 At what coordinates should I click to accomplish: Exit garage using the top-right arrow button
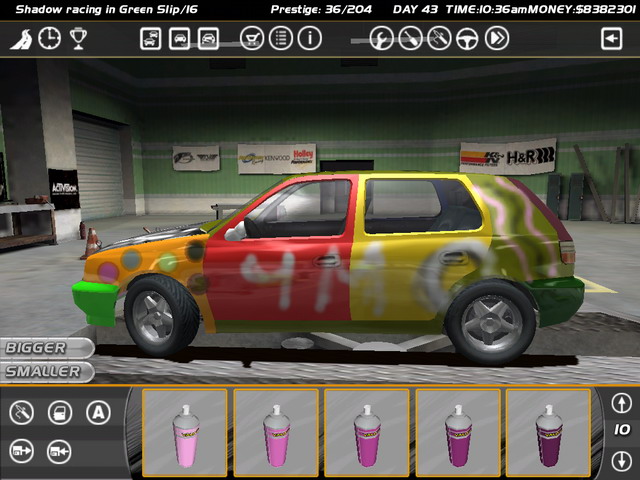pos(611,39)
